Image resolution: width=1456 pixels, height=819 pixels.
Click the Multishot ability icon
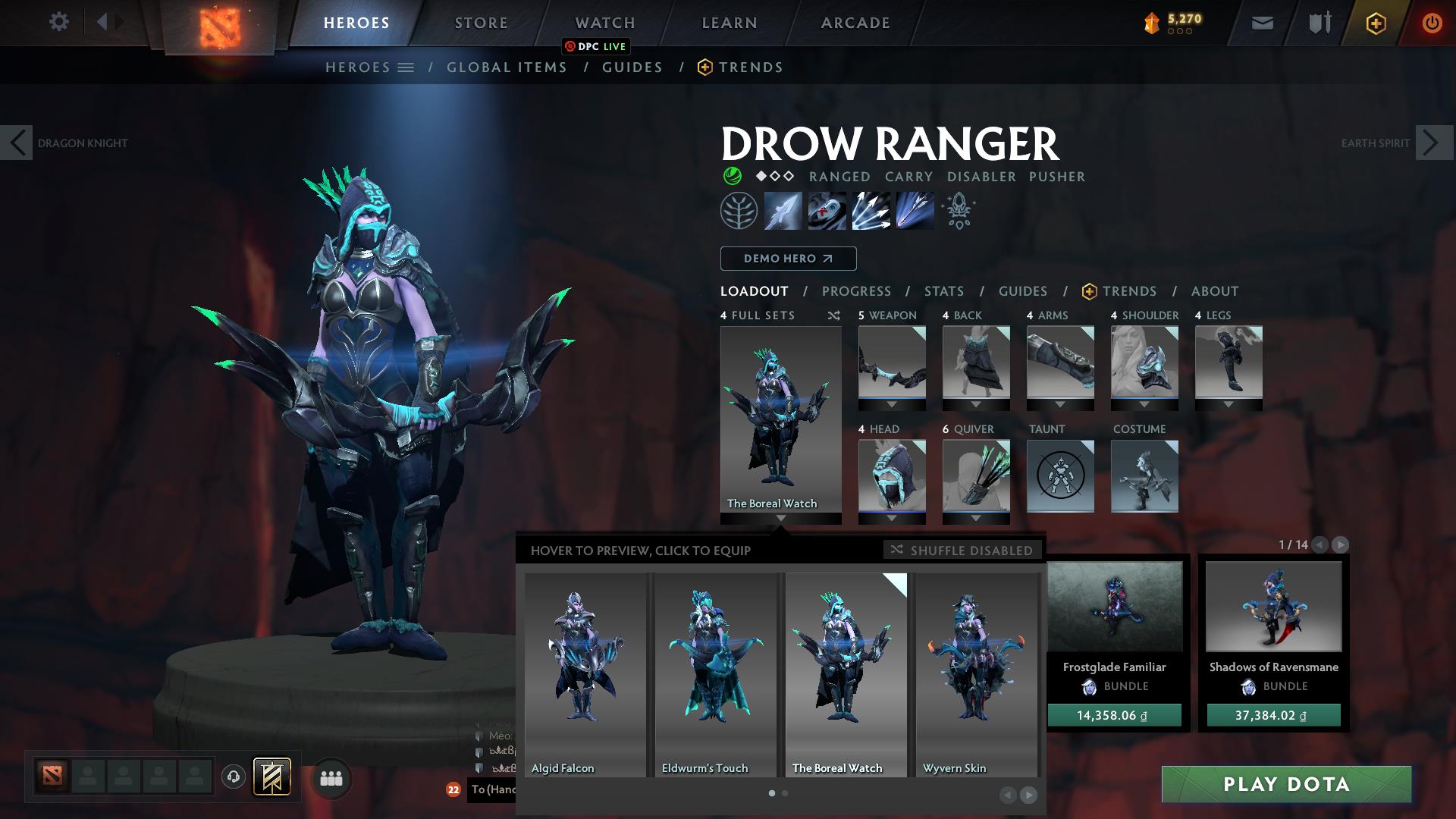871,211
